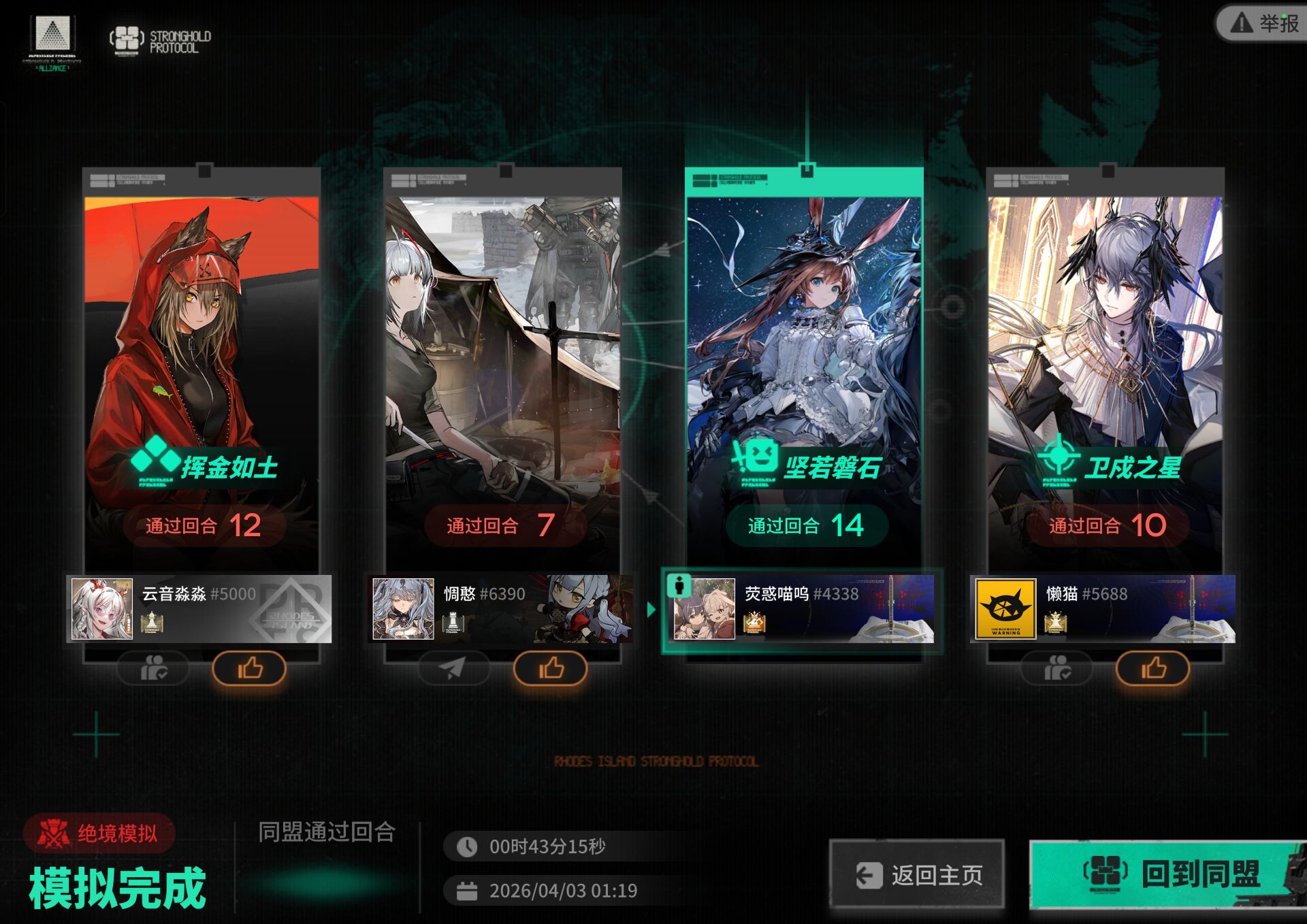
Task: Click the add-friend icon below 云音淼淼's card
Action: pos(151,669)
